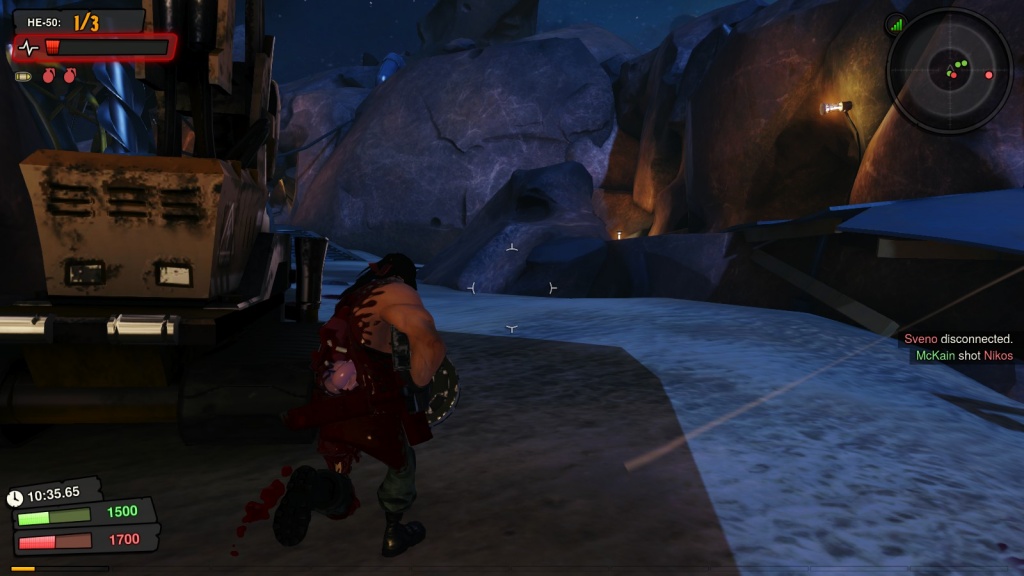Select the bullet ammo icon
The height and width of the screenshot is (576, 1024).
(23, 76)
